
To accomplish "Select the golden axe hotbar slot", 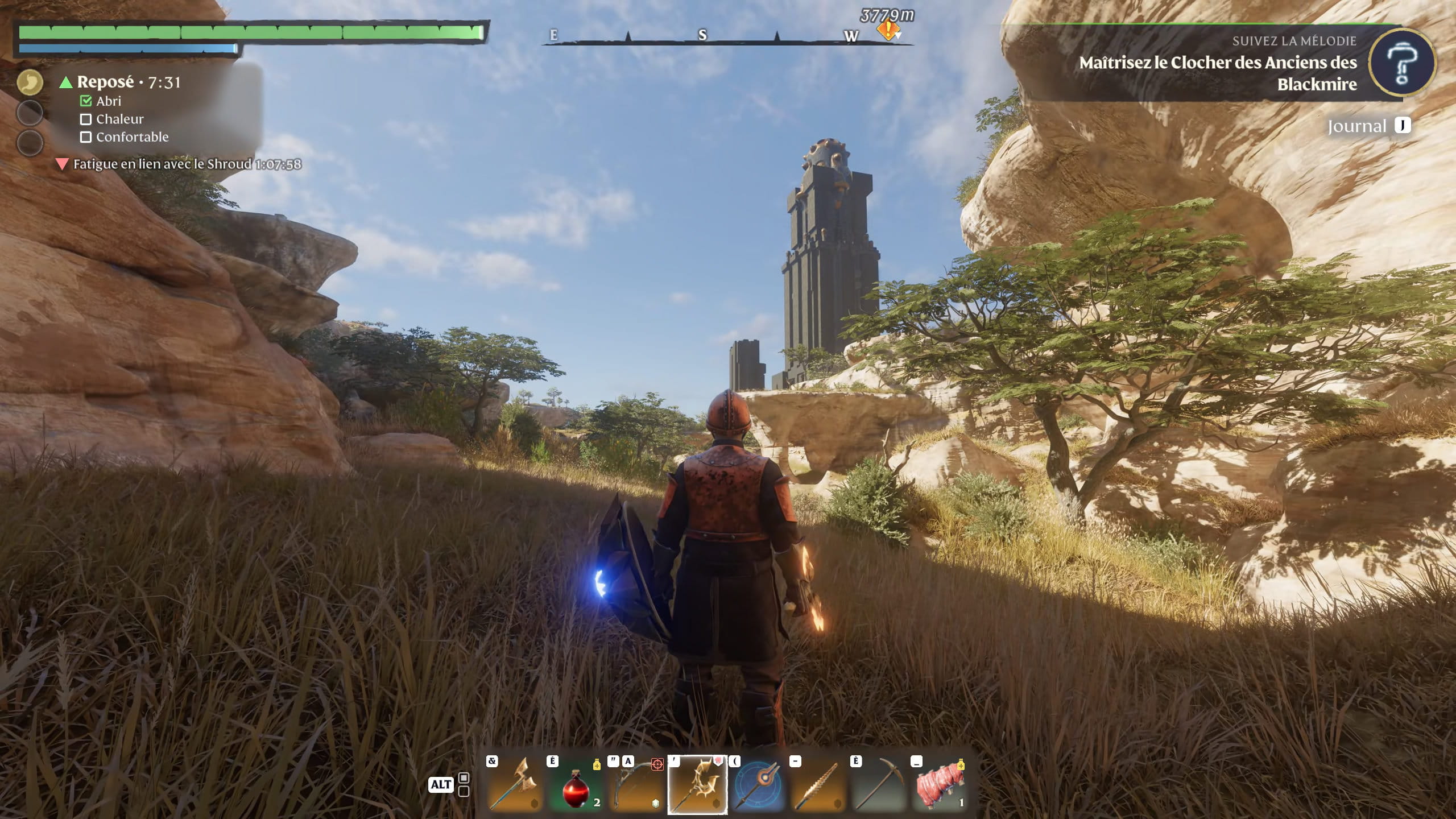I will 515,784.
